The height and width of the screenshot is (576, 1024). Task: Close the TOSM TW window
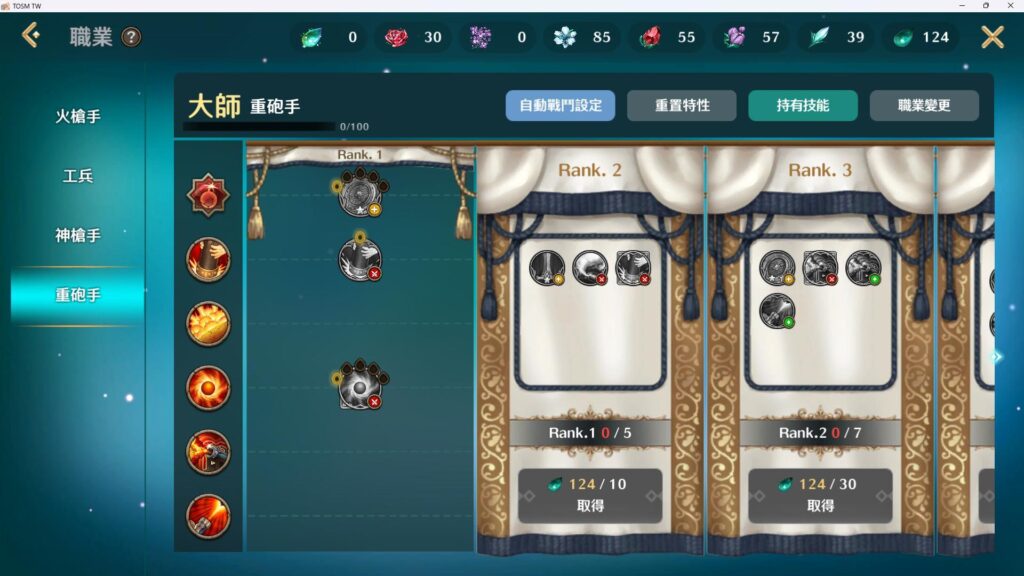[x=1011, y=6]
